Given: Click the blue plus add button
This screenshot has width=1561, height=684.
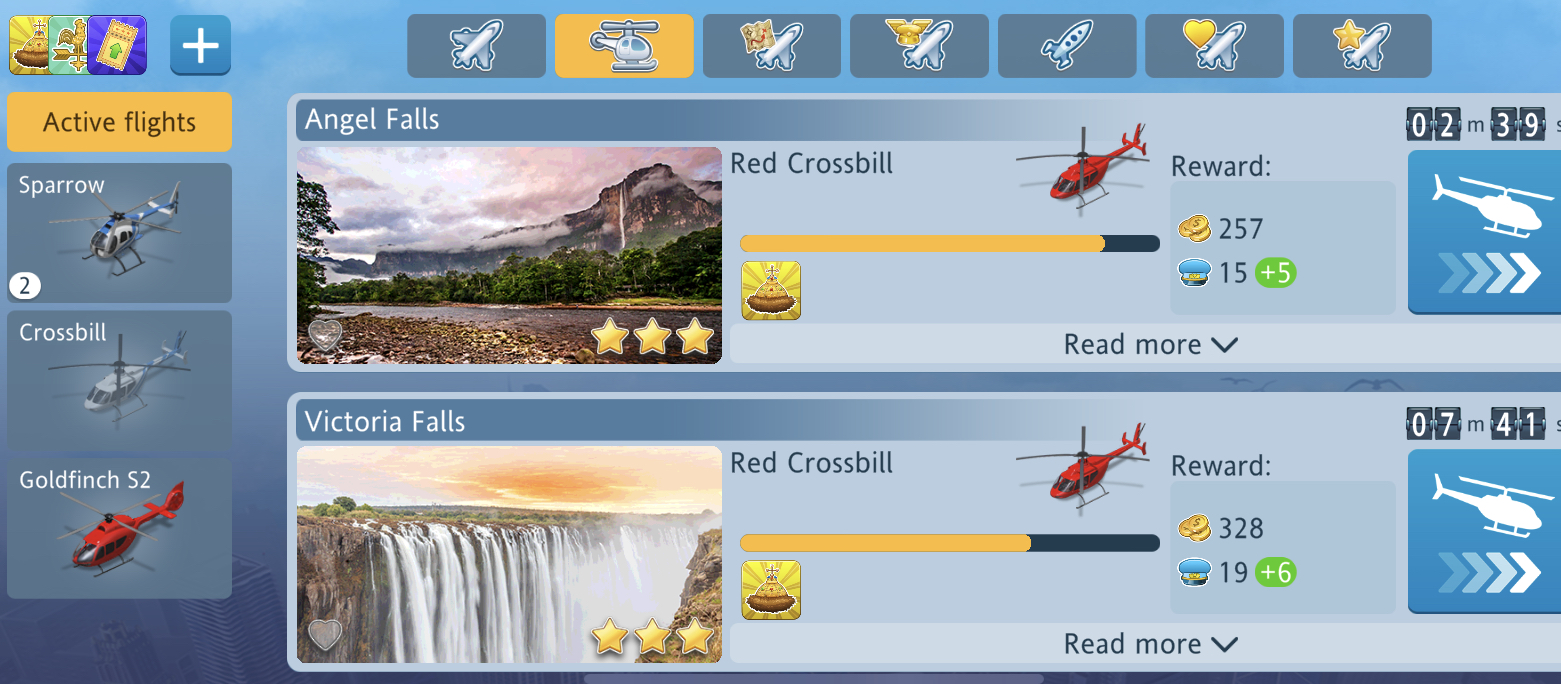Looking at the screenshot, I should click(200, 46).
